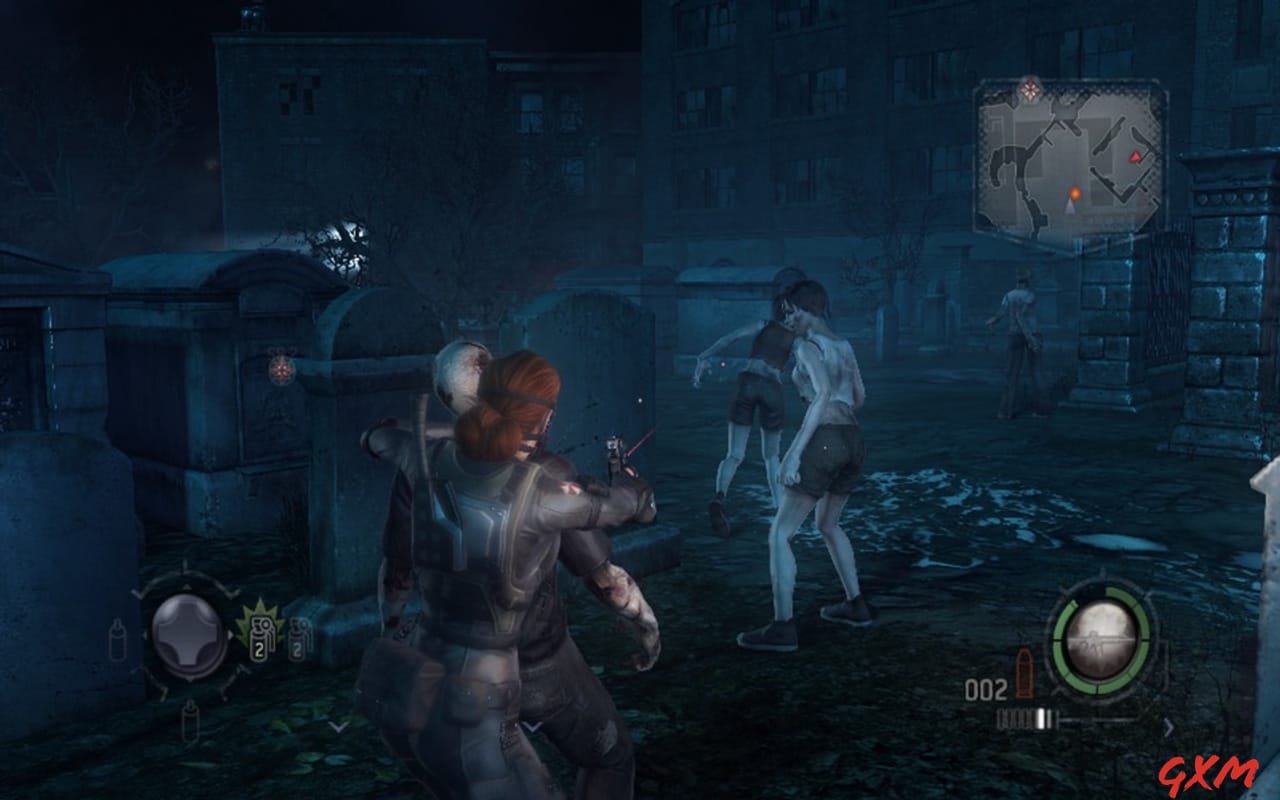Open the right arrow chevron near the ammo bar

pyautogui.click(x=1169, y=726)
